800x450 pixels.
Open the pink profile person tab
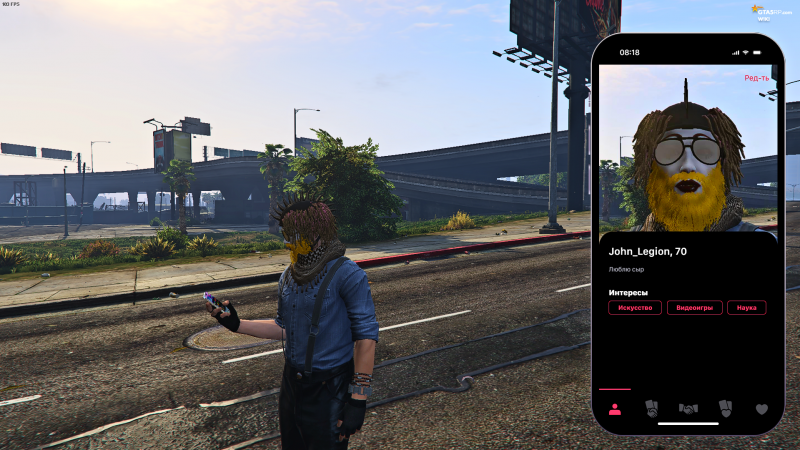[x=614, y=408]
